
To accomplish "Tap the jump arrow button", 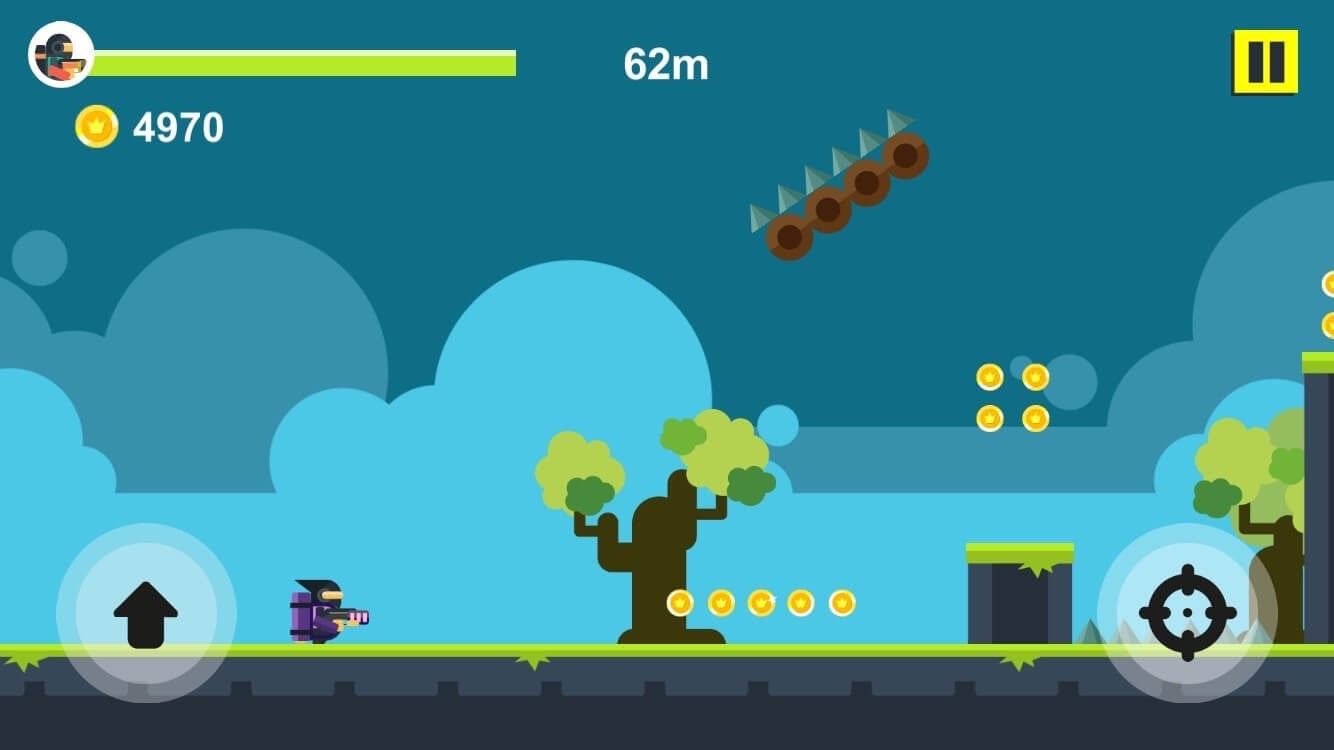I will (146, 613).
